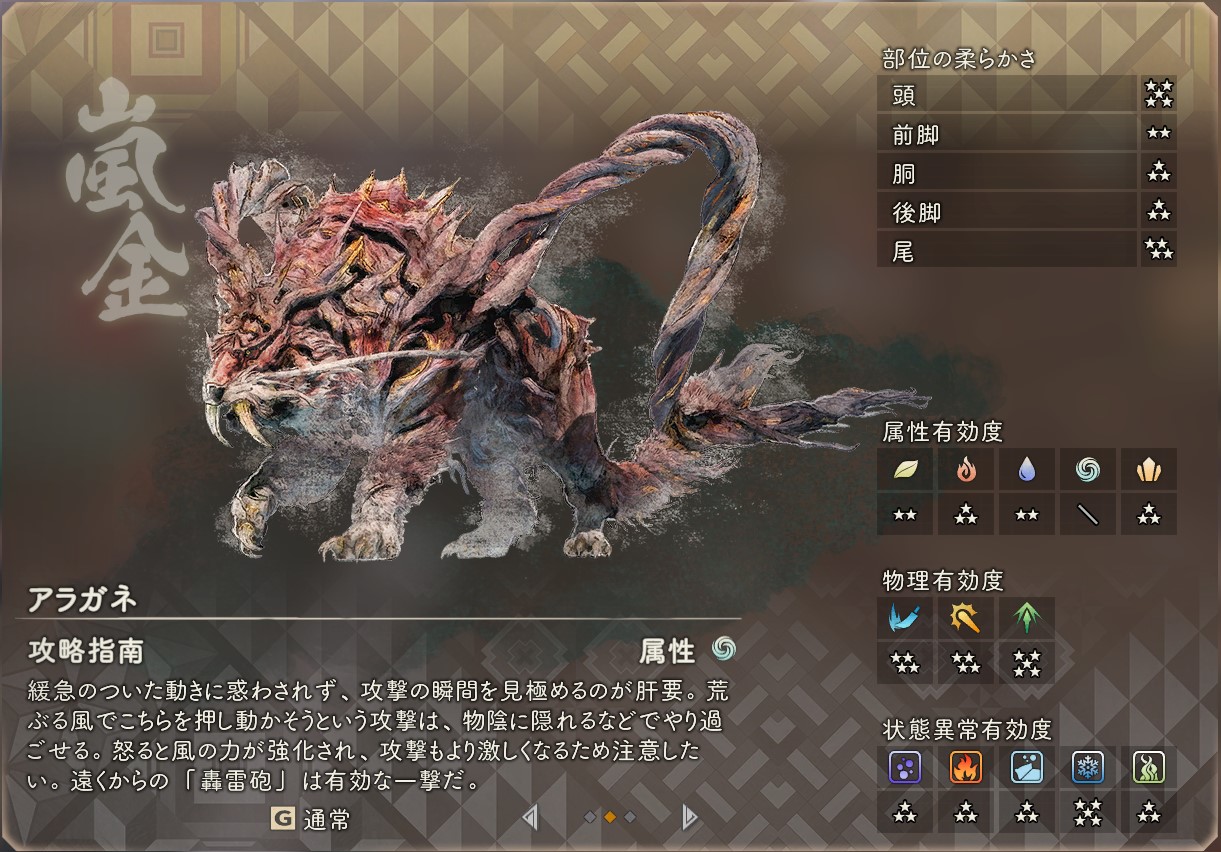Choose the green pierce arrow damage icon
Viewport: 1221px width, 852px height.
(x=1027, y=618)
